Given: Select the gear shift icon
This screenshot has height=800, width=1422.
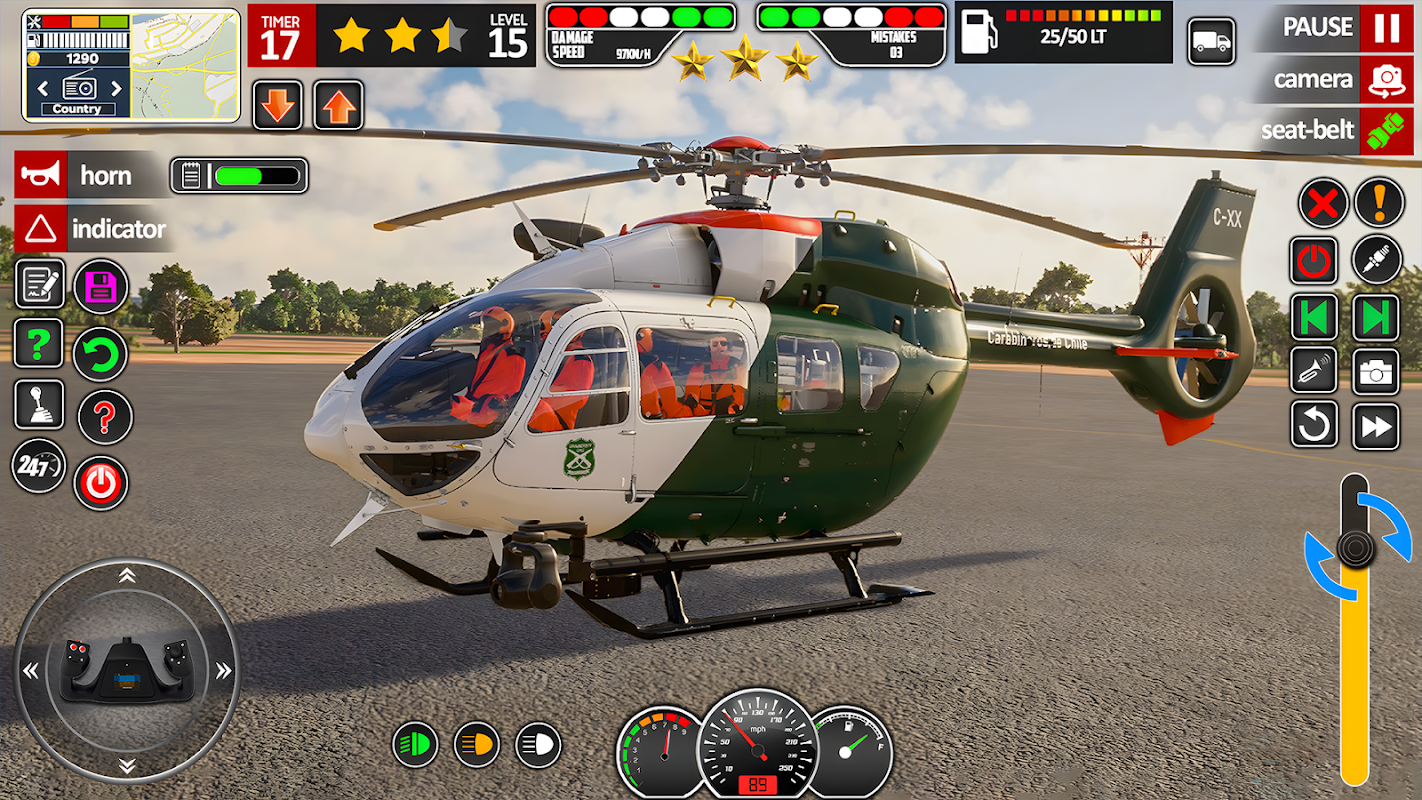Looking at the screenshot, I should tap(39, 405).
